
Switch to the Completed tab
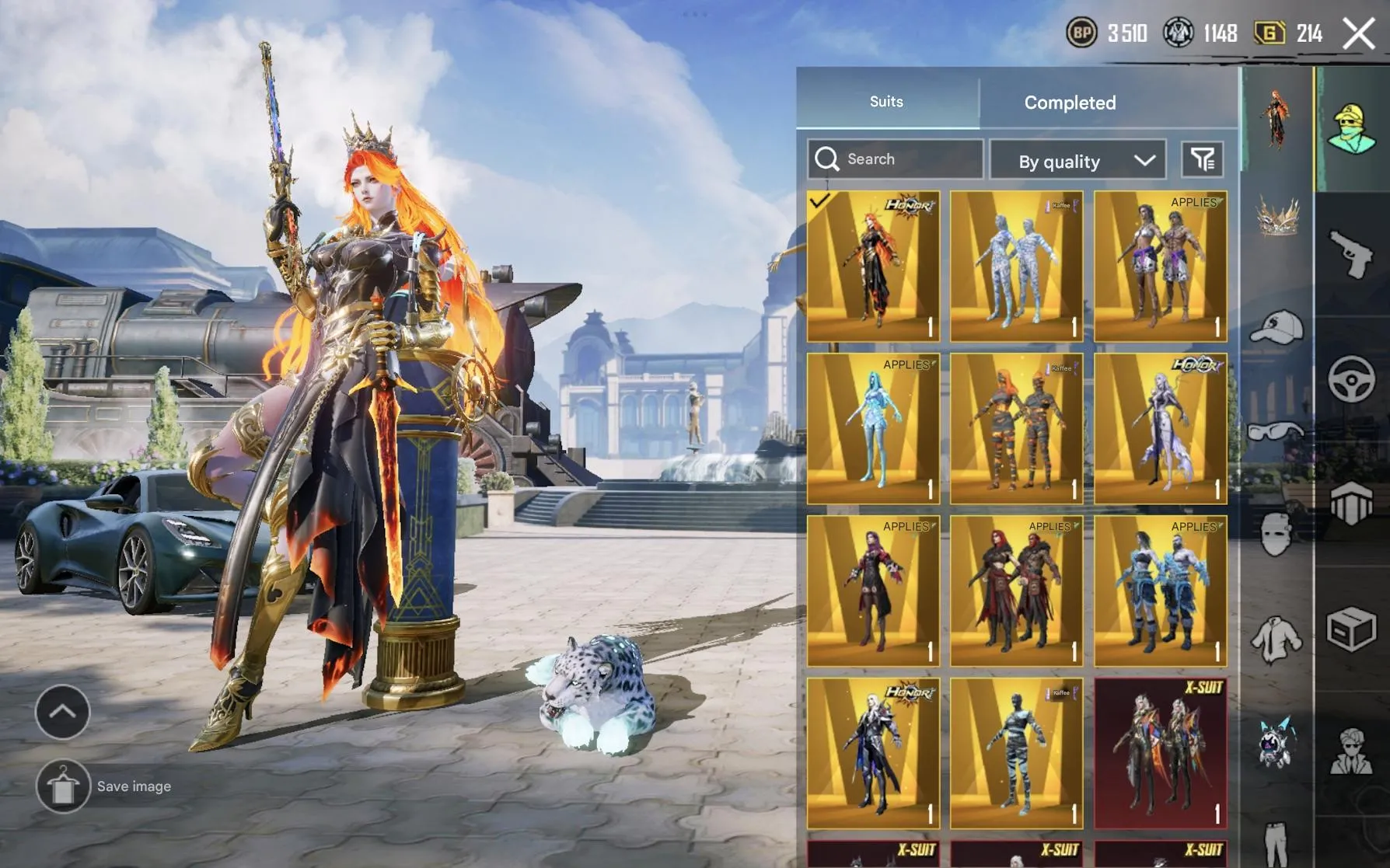coord(1070,103)
